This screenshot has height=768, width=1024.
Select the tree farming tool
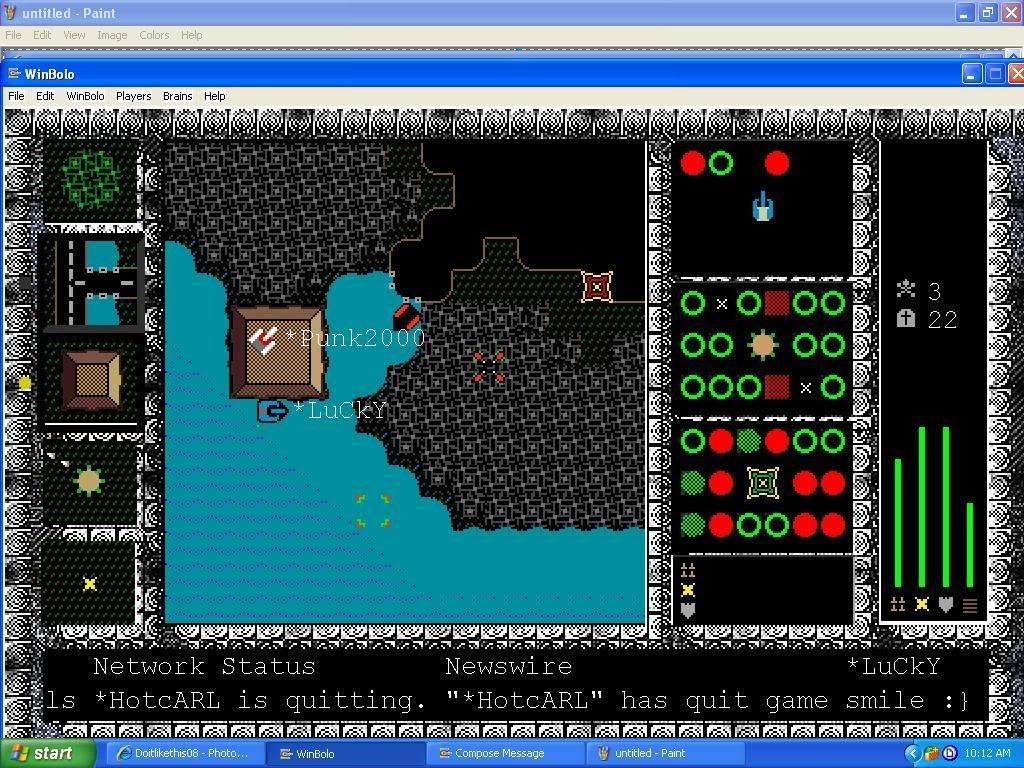91,178
